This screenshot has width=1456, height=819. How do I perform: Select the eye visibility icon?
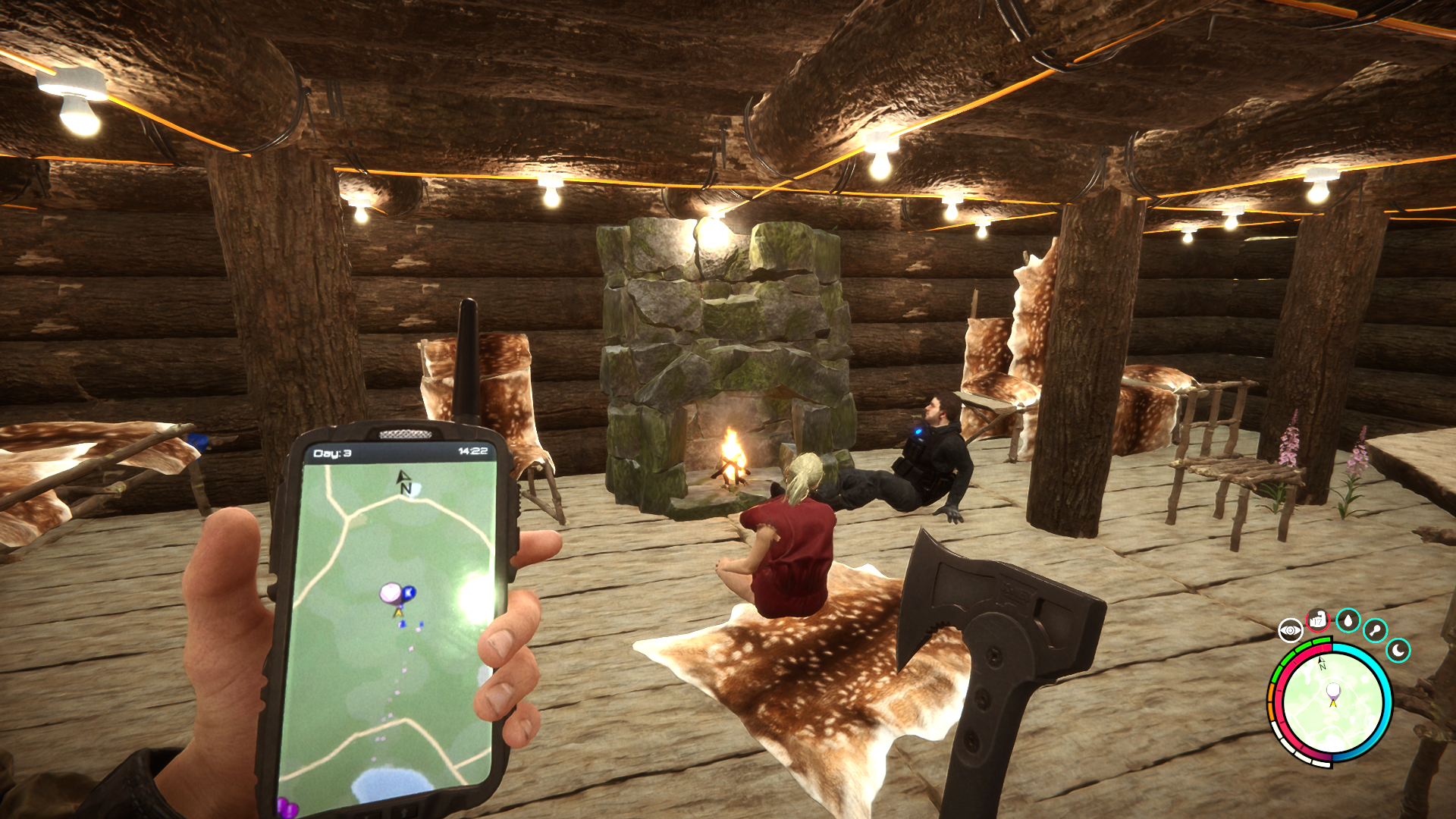[1290, 630]
